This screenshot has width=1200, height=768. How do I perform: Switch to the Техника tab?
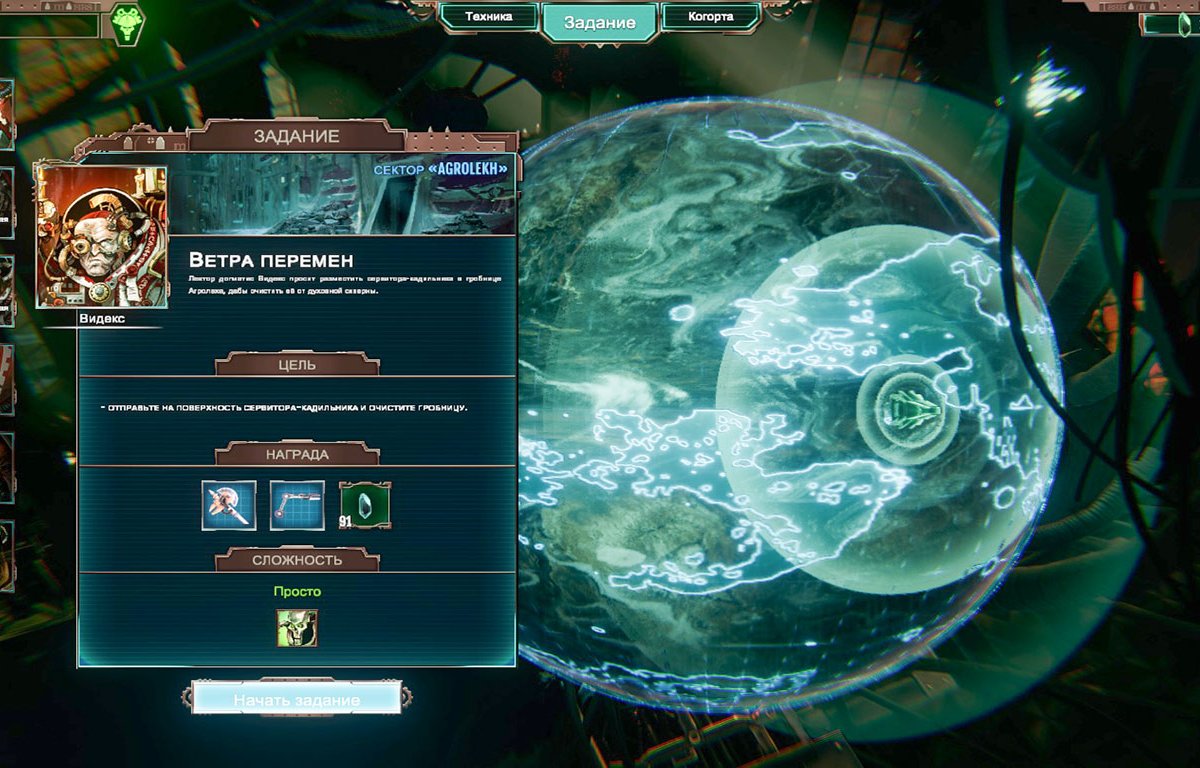coord(489,17)
